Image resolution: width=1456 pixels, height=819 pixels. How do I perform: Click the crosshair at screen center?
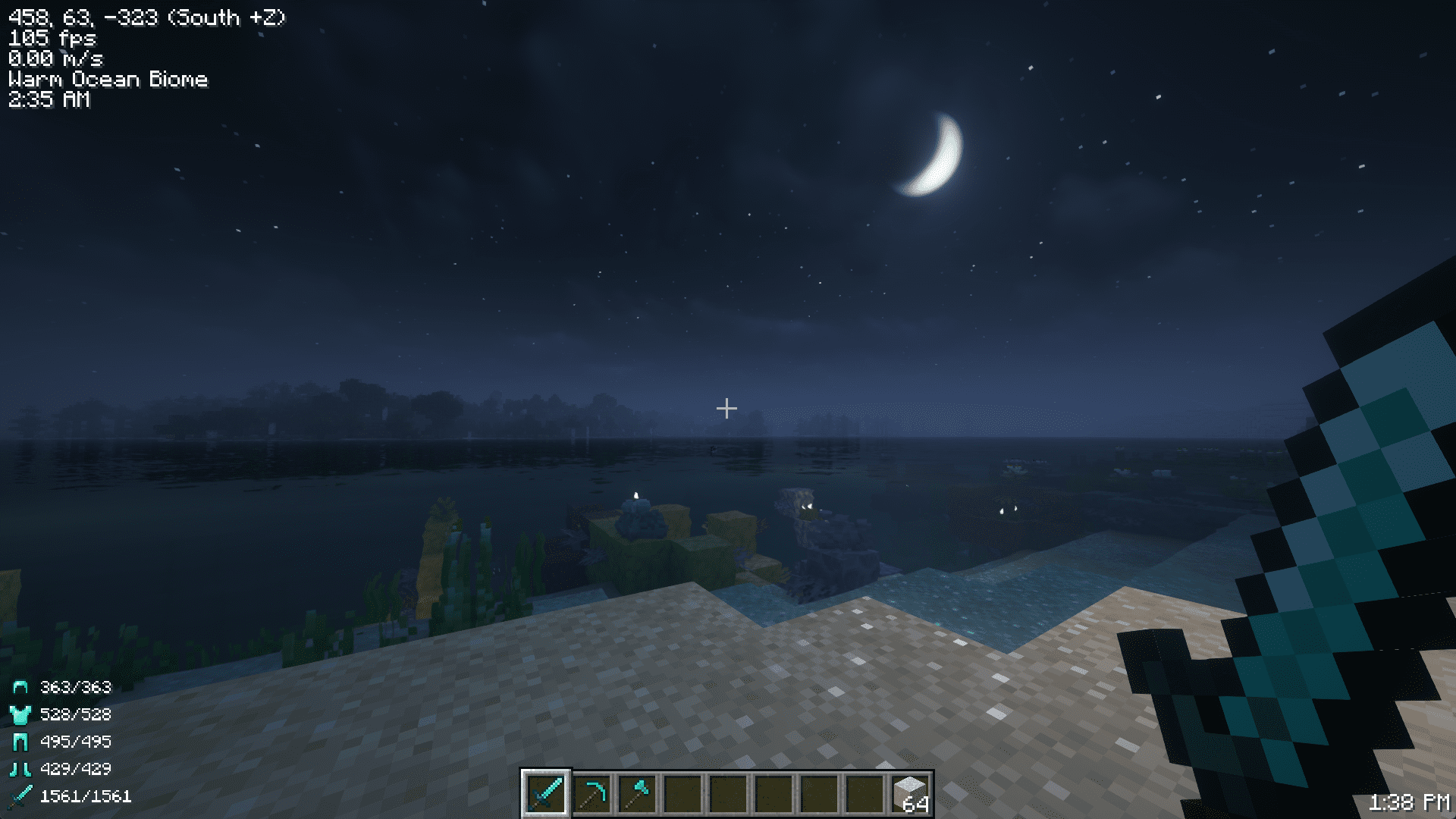tap(726, 408)
